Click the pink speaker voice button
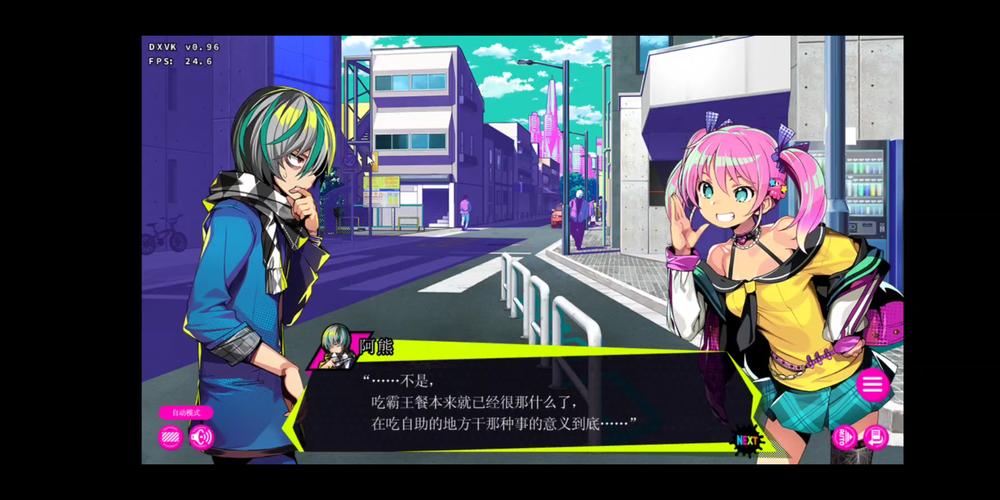The height and width of the screenshot is (500, 1000). (202, 437)
